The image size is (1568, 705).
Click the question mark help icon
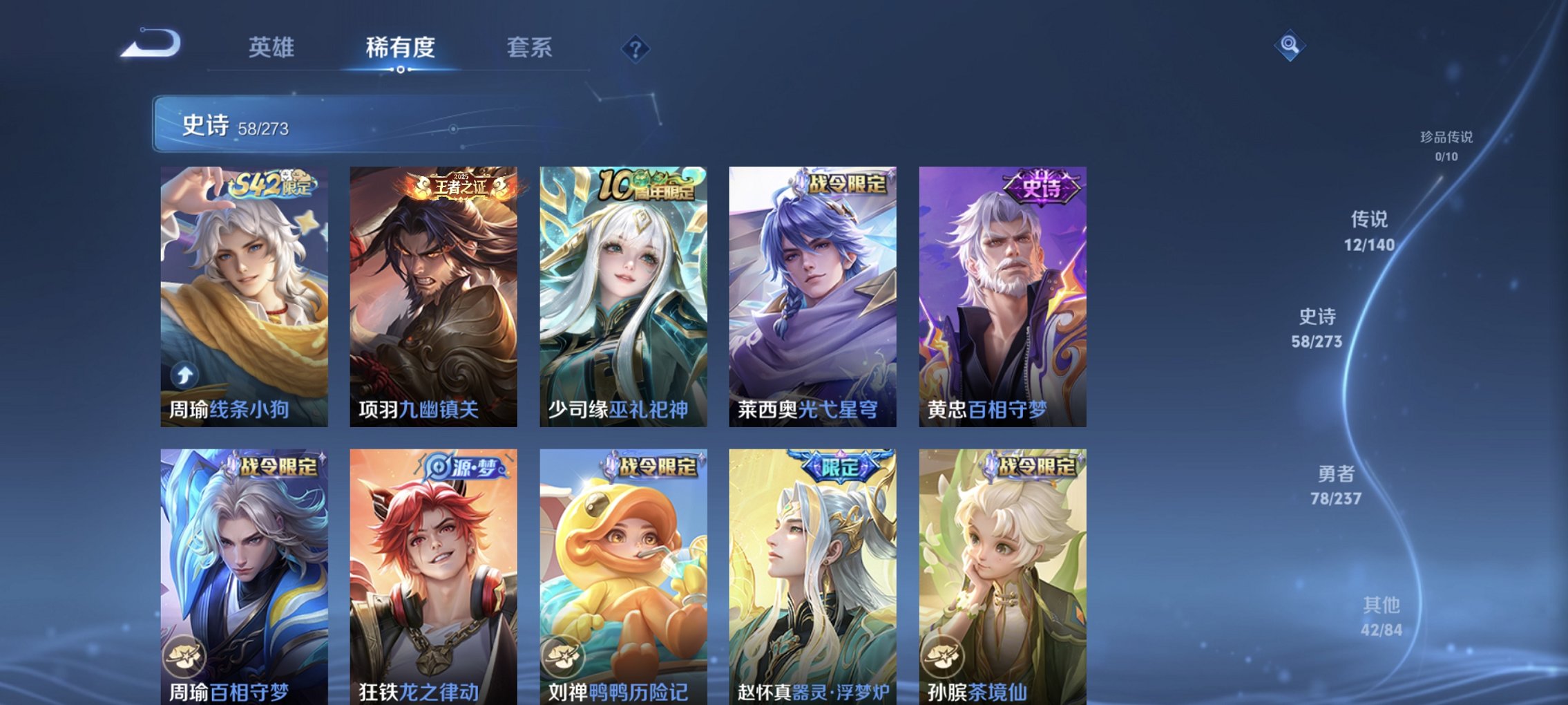635,49
